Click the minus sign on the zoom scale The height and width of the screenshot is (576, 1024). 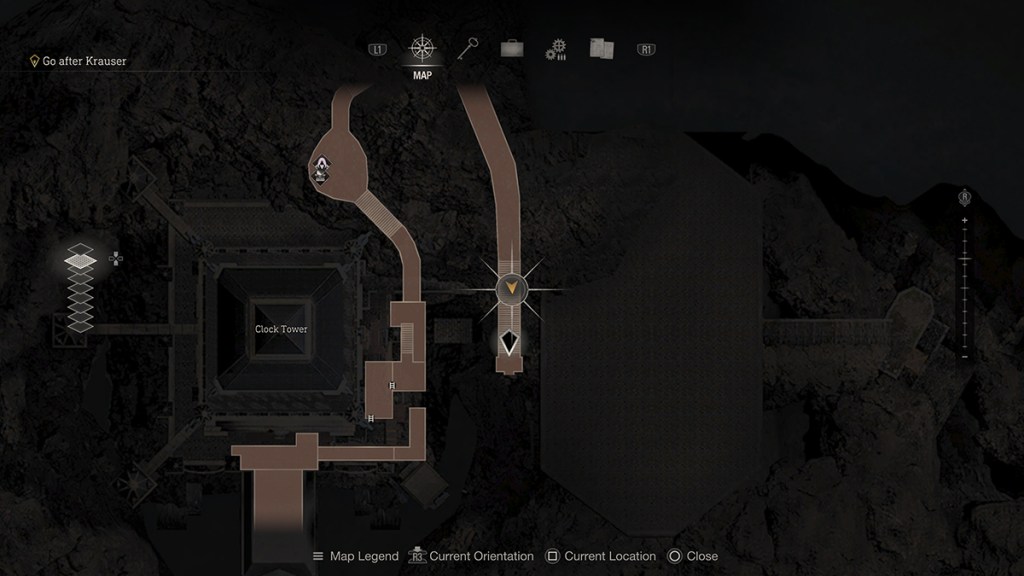click(x=965, y=356)
